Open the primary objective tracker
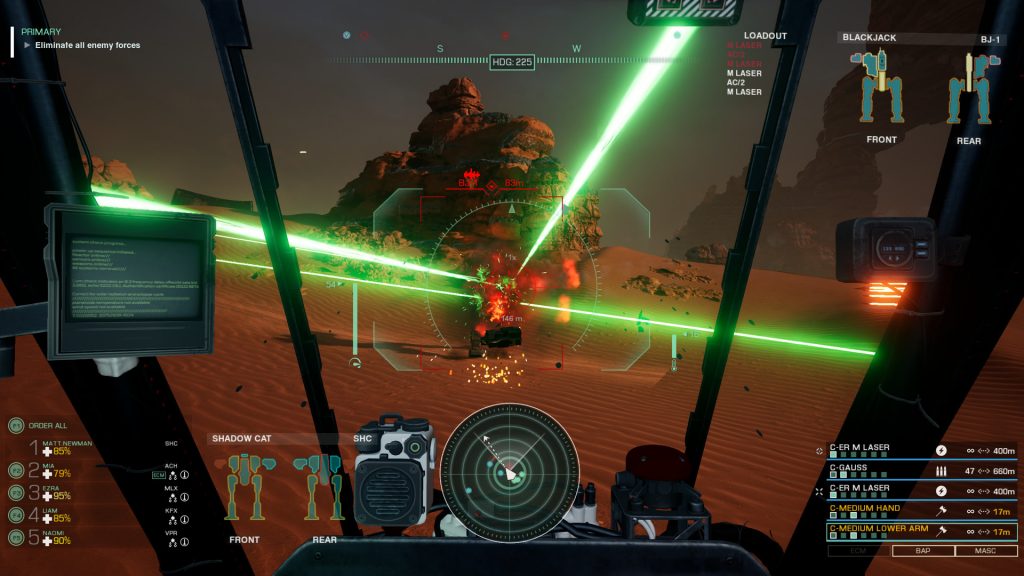This screenshot has height=576, width=1024. (80, 39)
